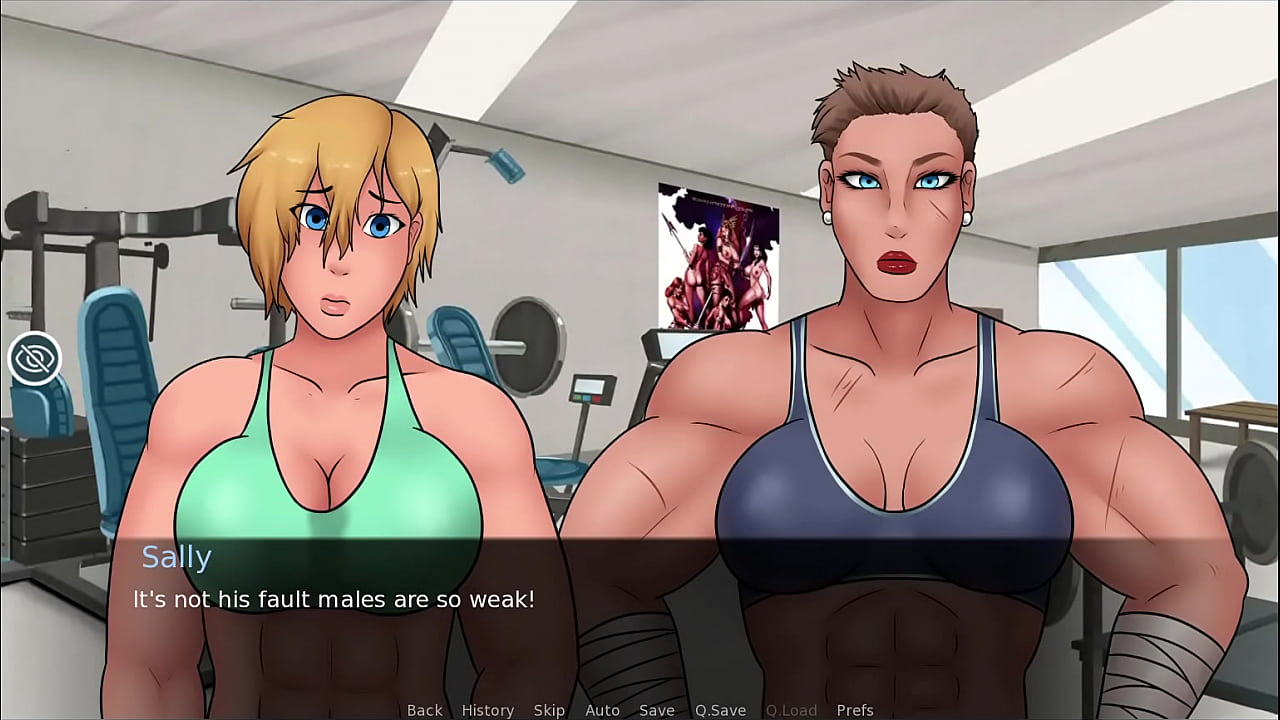Viewport: 1280px width, 720px height.
Task: Open the Prefs settings menu
Action: [x=855, y=710]
